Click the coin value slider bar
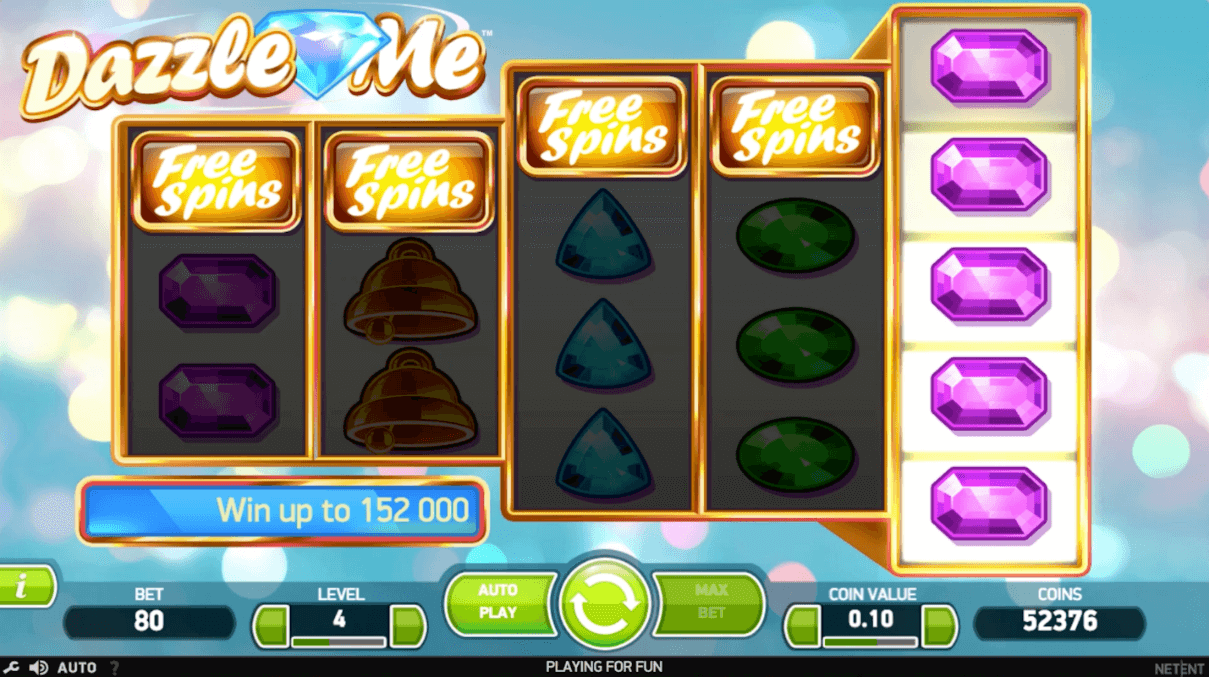The width and height of the screenshot is (1209, 677). pyautogui.click(x=870, y=641)
